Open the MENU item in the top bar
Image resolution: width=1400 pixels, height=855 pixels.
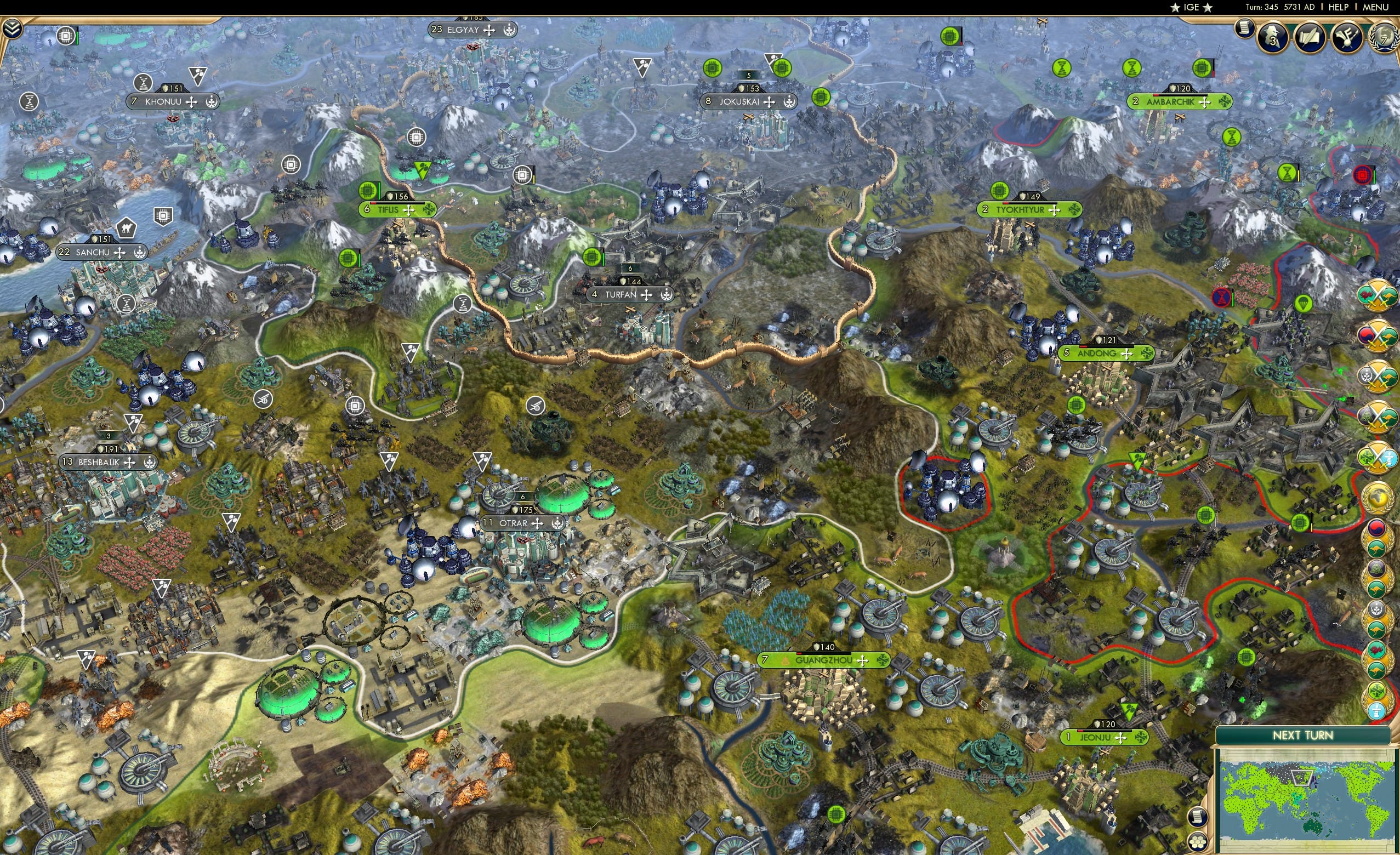coord(1375,7)
